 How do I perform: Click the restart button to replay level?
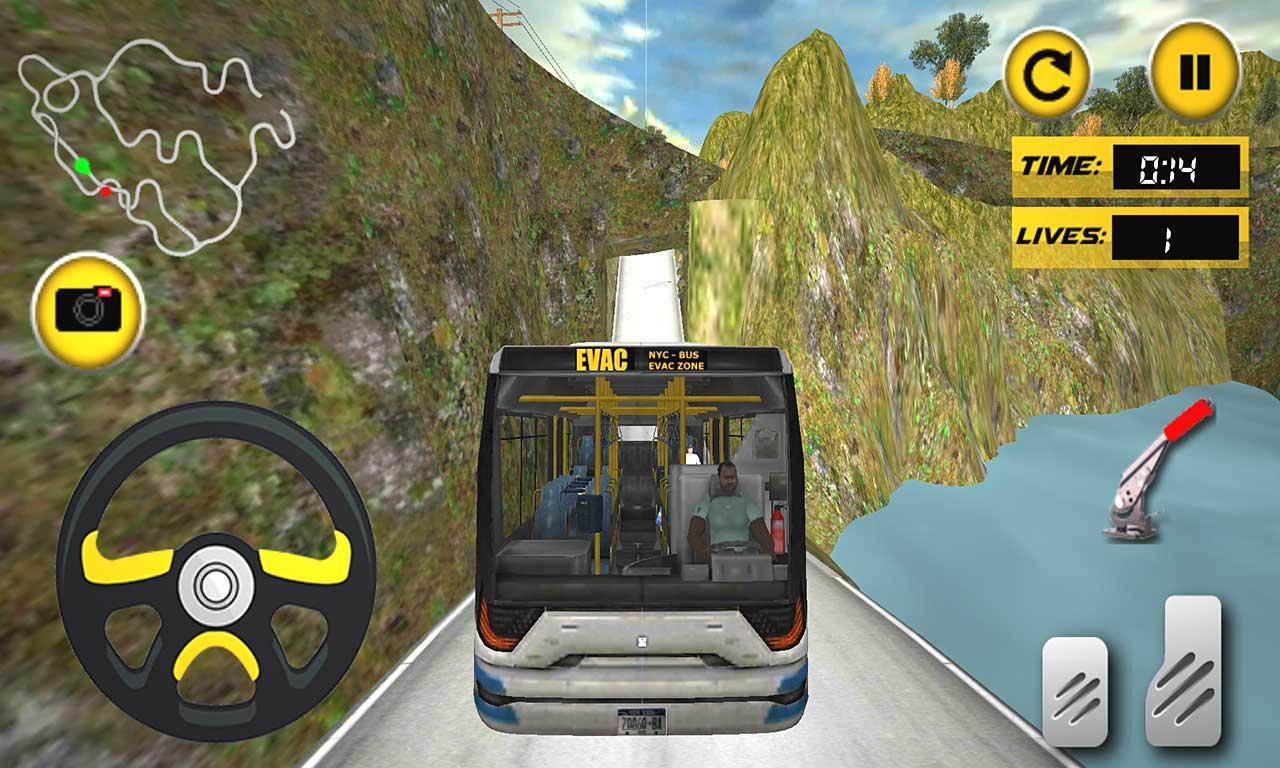(x=1046, y=70)
